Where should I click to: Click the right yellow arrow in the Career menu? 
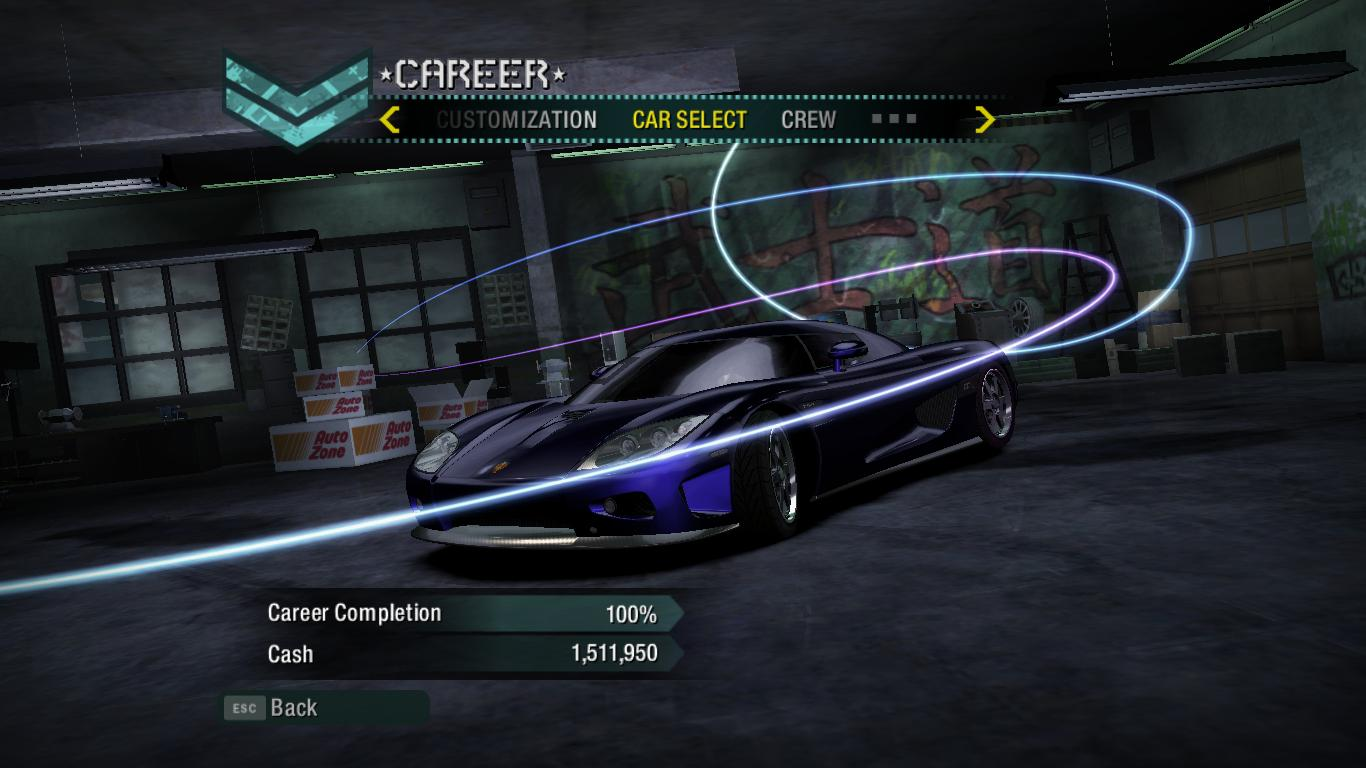point(985,120)
